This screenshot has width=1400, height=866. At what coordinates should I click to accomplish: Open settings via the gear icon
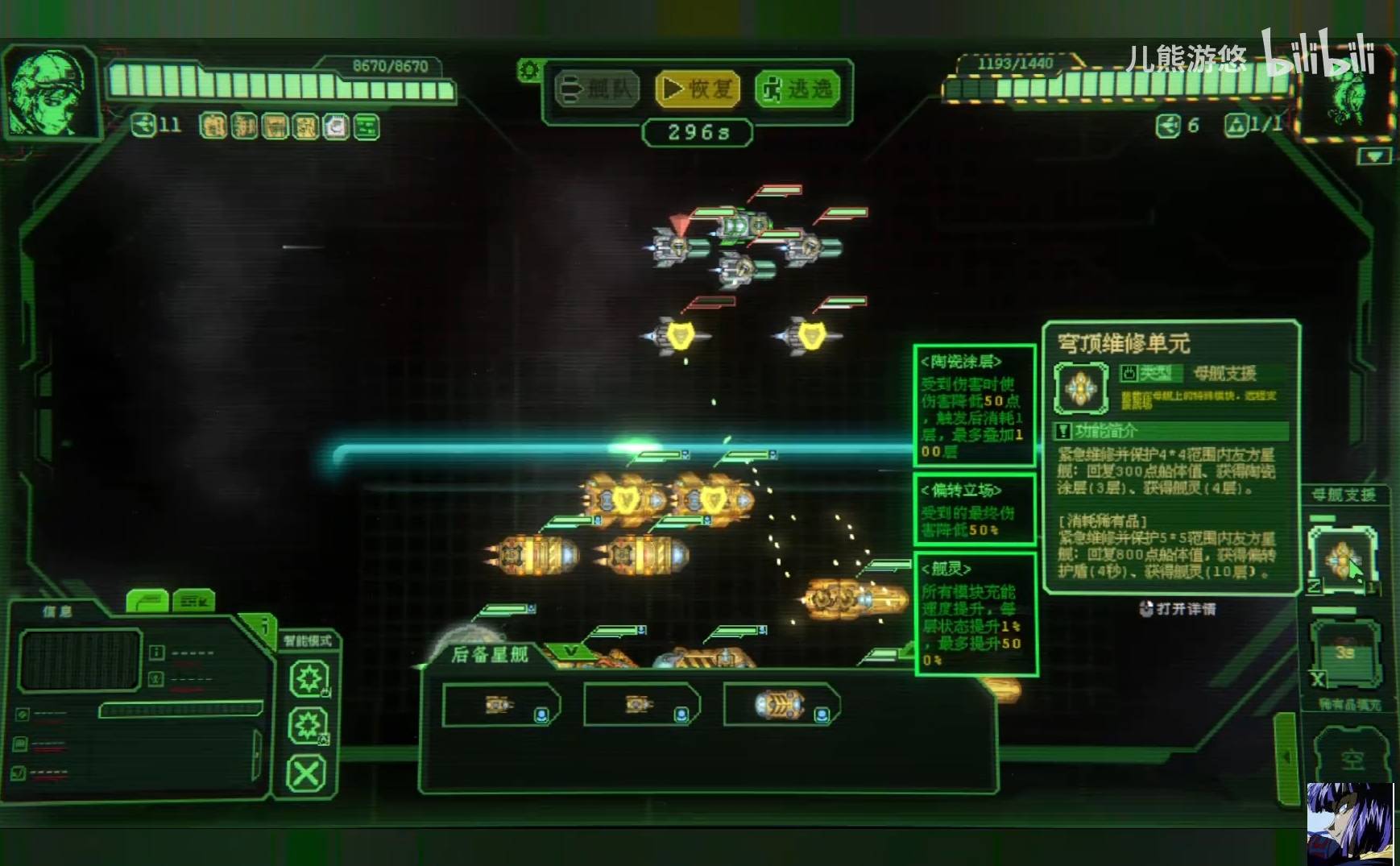[528, 70]
